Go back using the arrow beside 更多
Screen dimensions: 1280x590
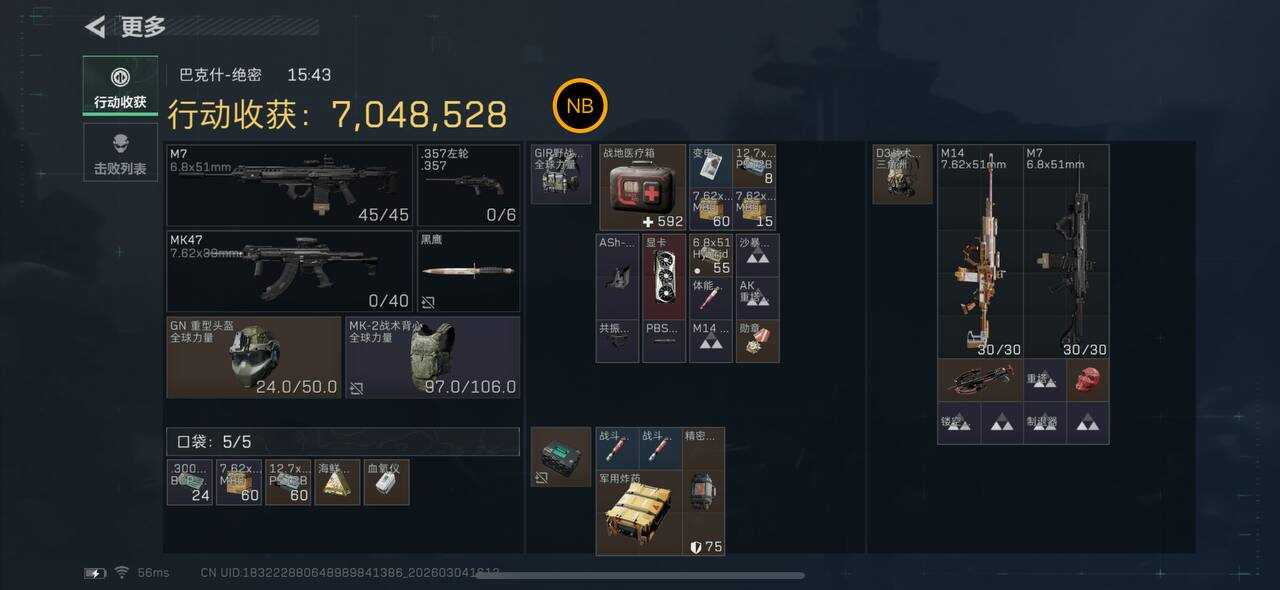click(96, 27)
